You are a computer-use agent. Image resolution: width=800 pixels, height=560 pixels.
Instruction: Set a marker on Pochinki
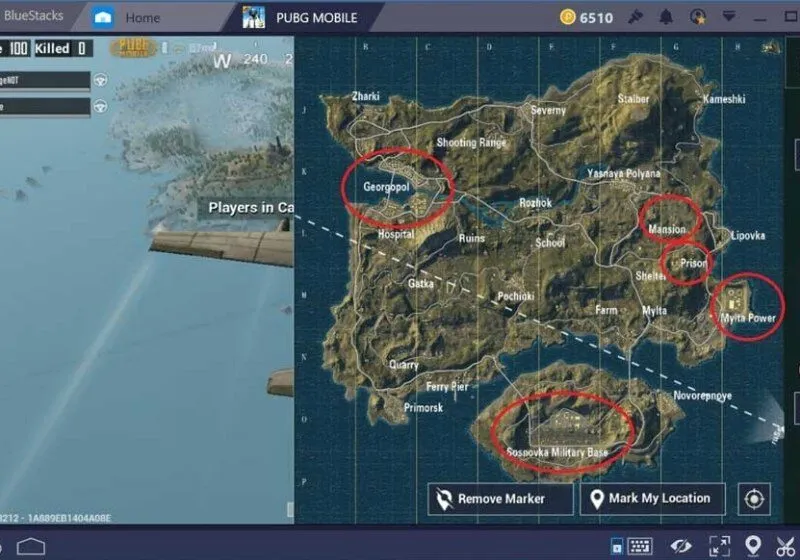pyautogui.click(x=516, y=296)
